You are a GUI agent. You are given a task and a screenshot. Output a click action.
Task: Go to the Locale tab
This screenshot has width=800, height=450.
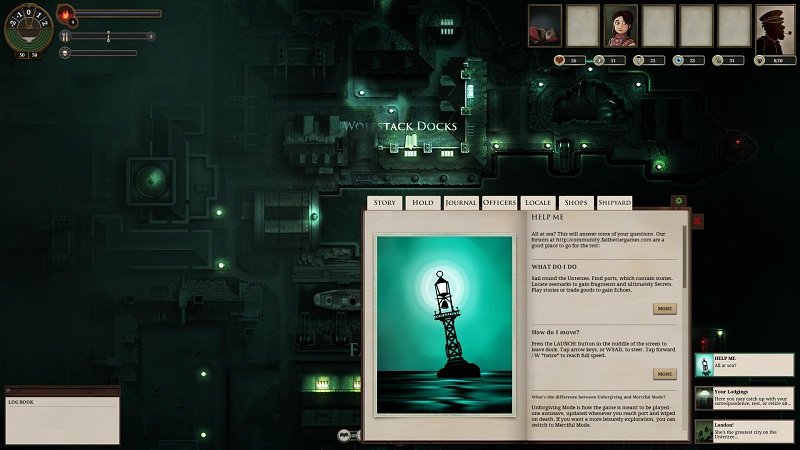click(x=538, y=202)
